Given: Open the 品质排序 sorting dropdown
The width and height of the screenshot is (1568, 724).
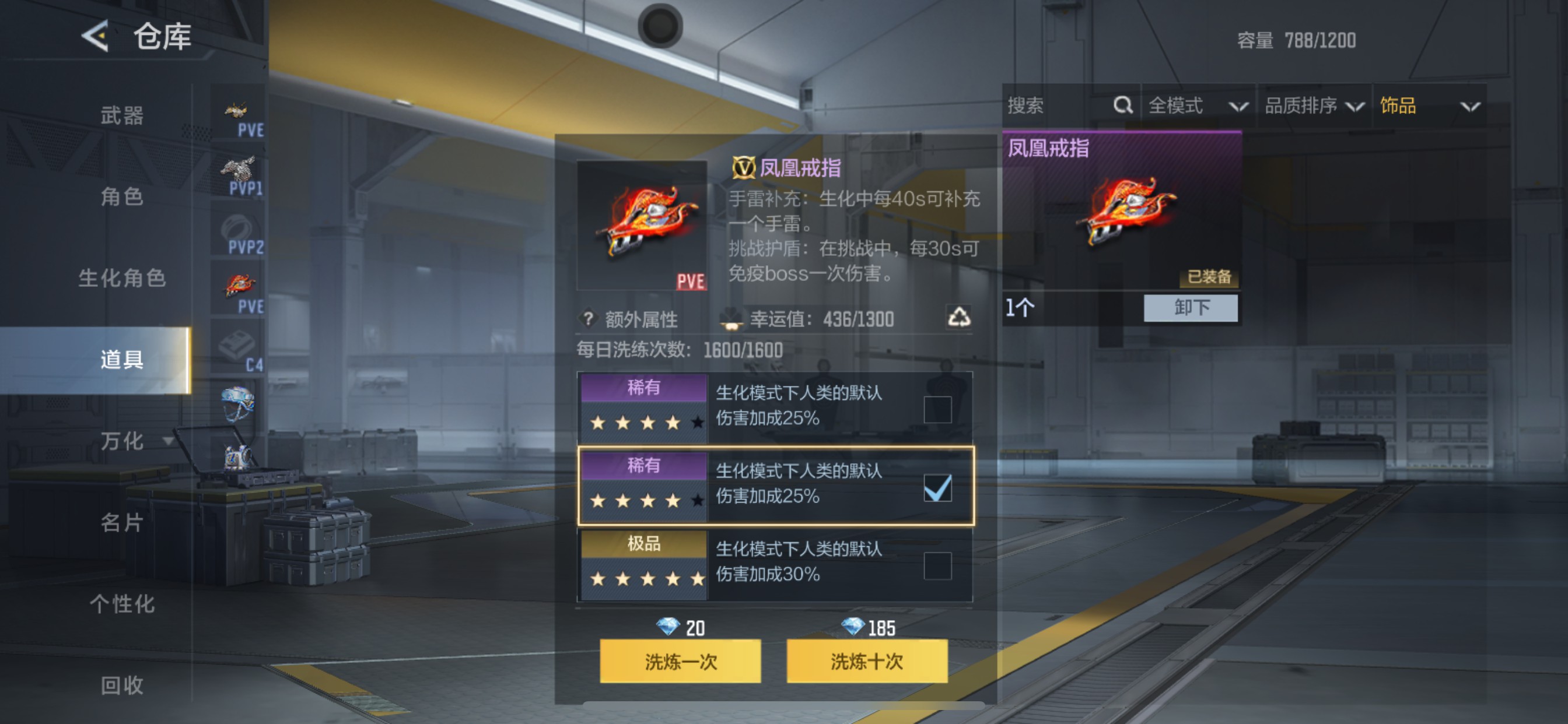Looking at the screenshot, I should point(1327,106).
